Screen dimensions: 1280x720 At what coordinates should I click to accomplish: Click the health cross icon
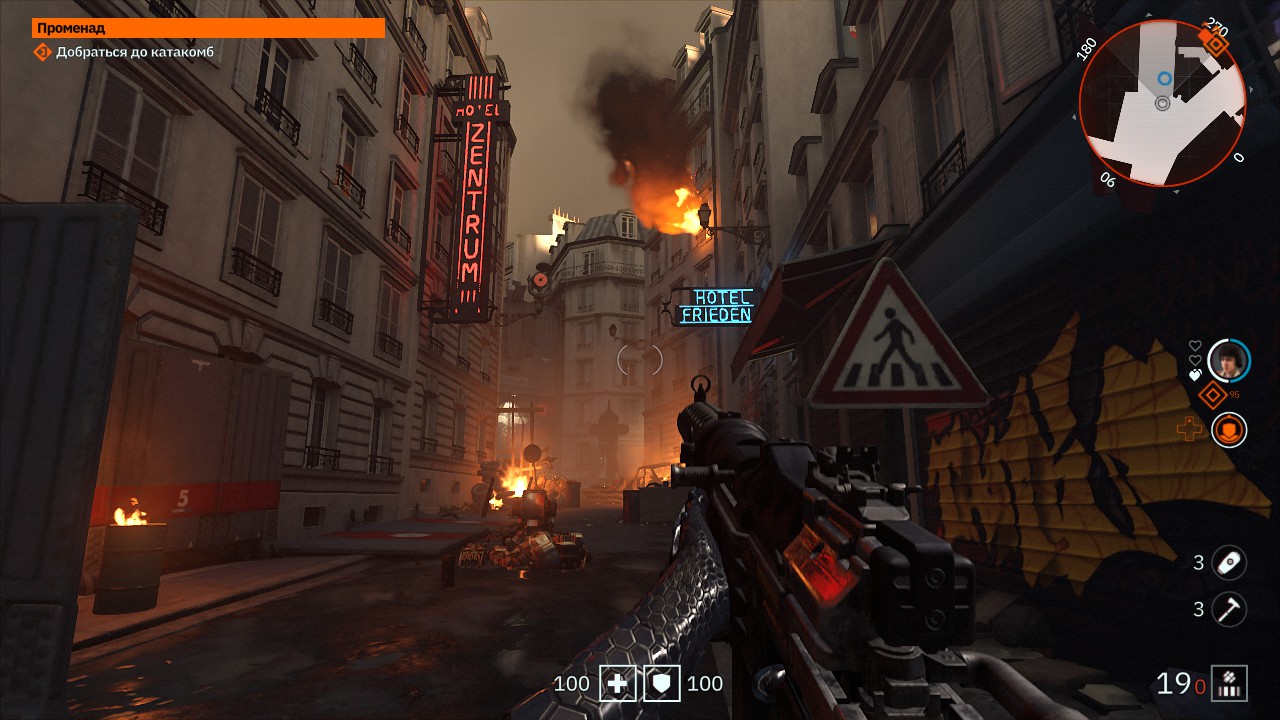[x=617, y=684]
